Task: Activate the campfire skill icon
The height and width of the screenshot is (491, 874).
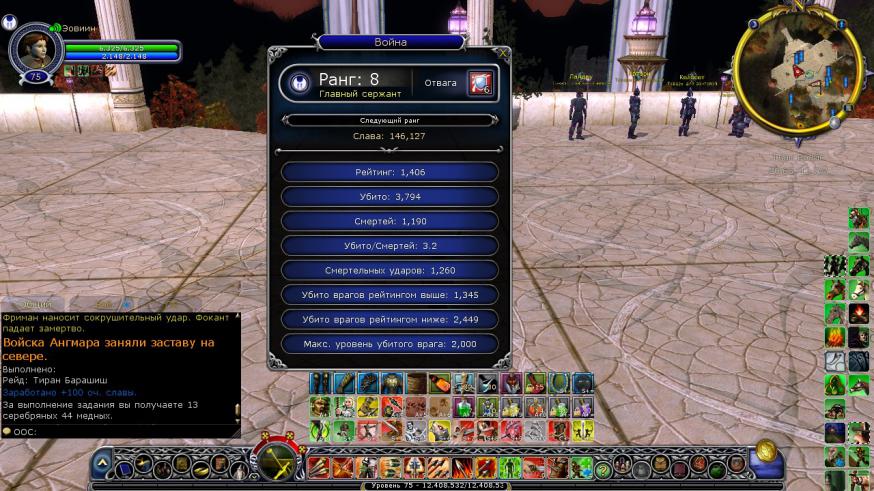Action: click(x=859, y=313)
